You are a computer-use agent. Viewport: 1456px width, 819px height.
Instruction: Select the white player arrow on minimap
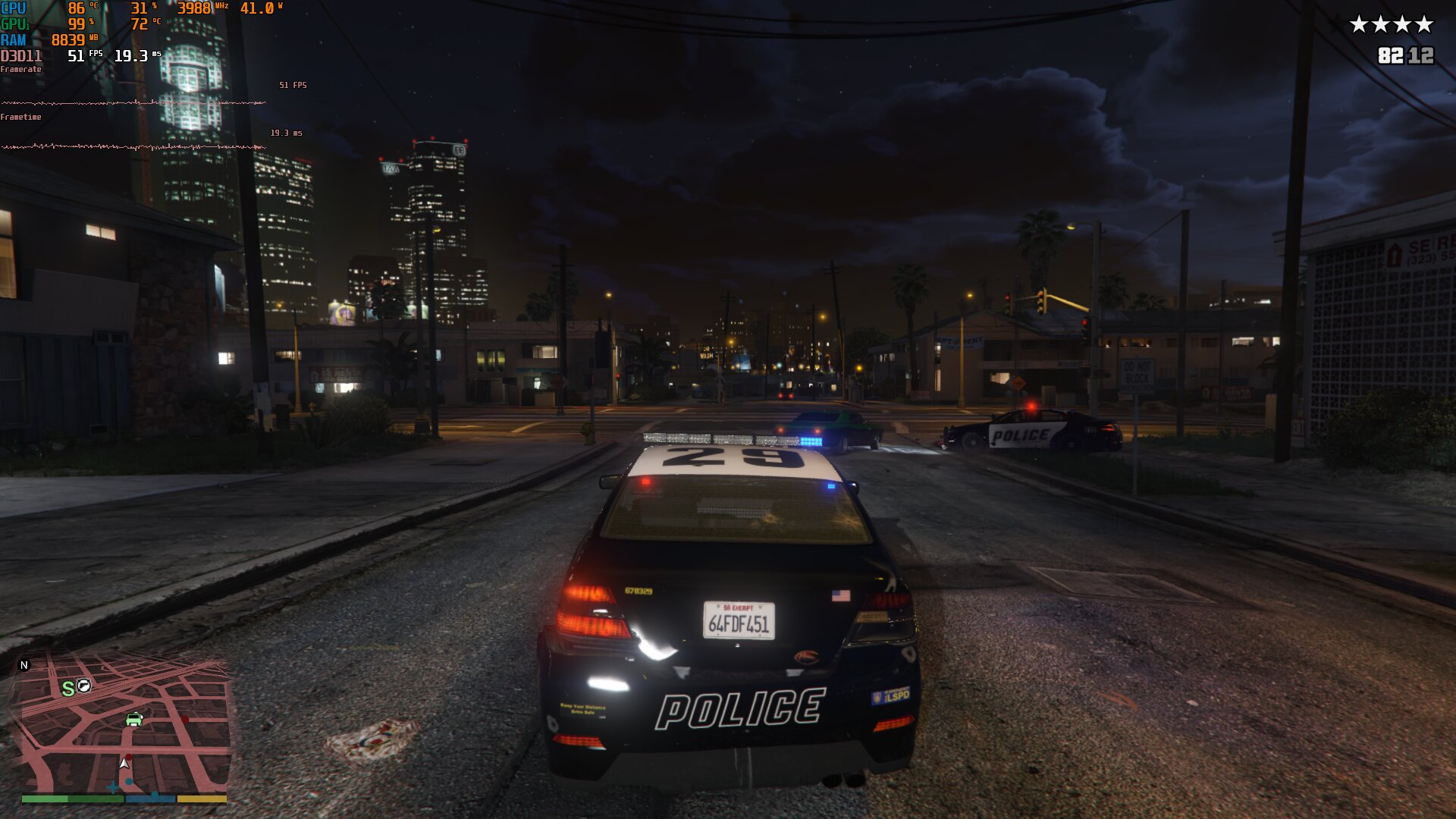124,763
